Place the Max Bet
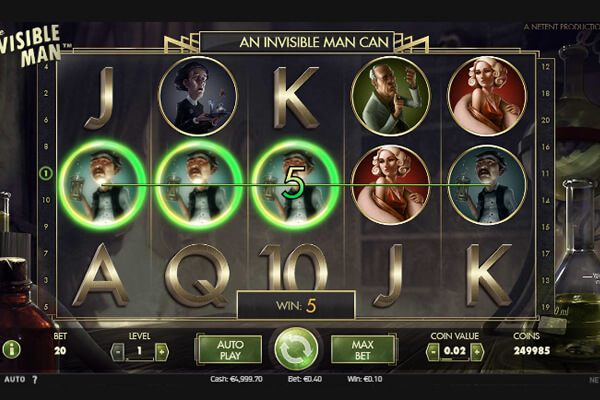 pos(363,349)
